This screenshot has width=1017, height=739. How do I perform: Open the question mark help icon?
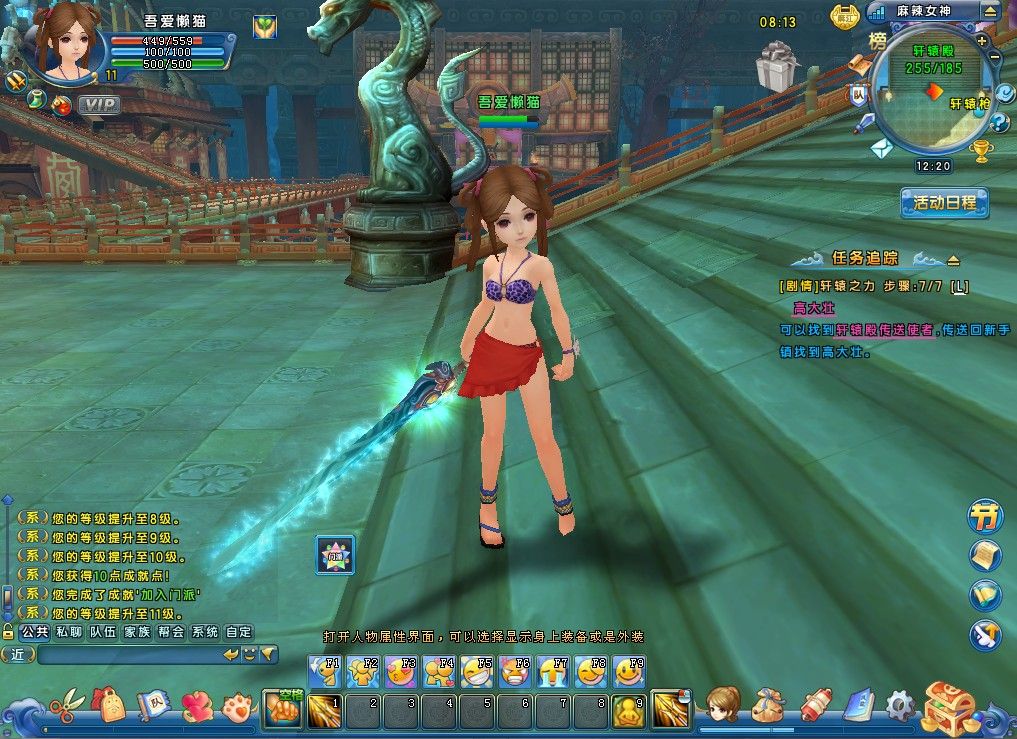click(x=998, y=123)
